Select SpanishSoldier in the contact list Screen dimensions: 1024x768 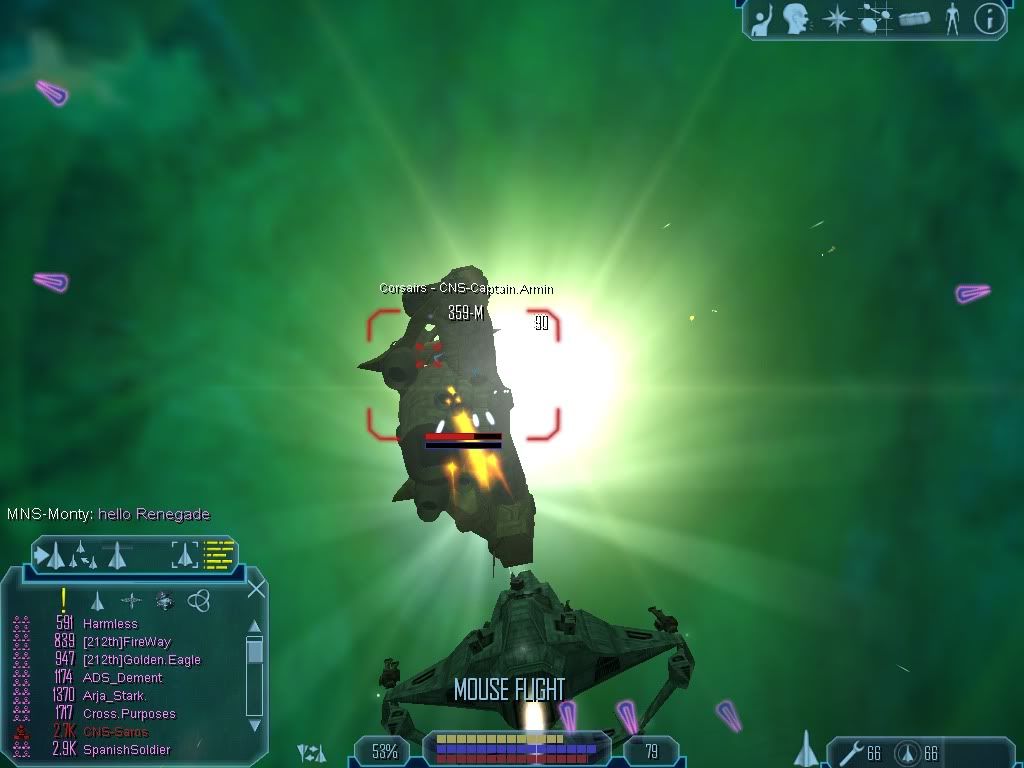tap(126, 750)
